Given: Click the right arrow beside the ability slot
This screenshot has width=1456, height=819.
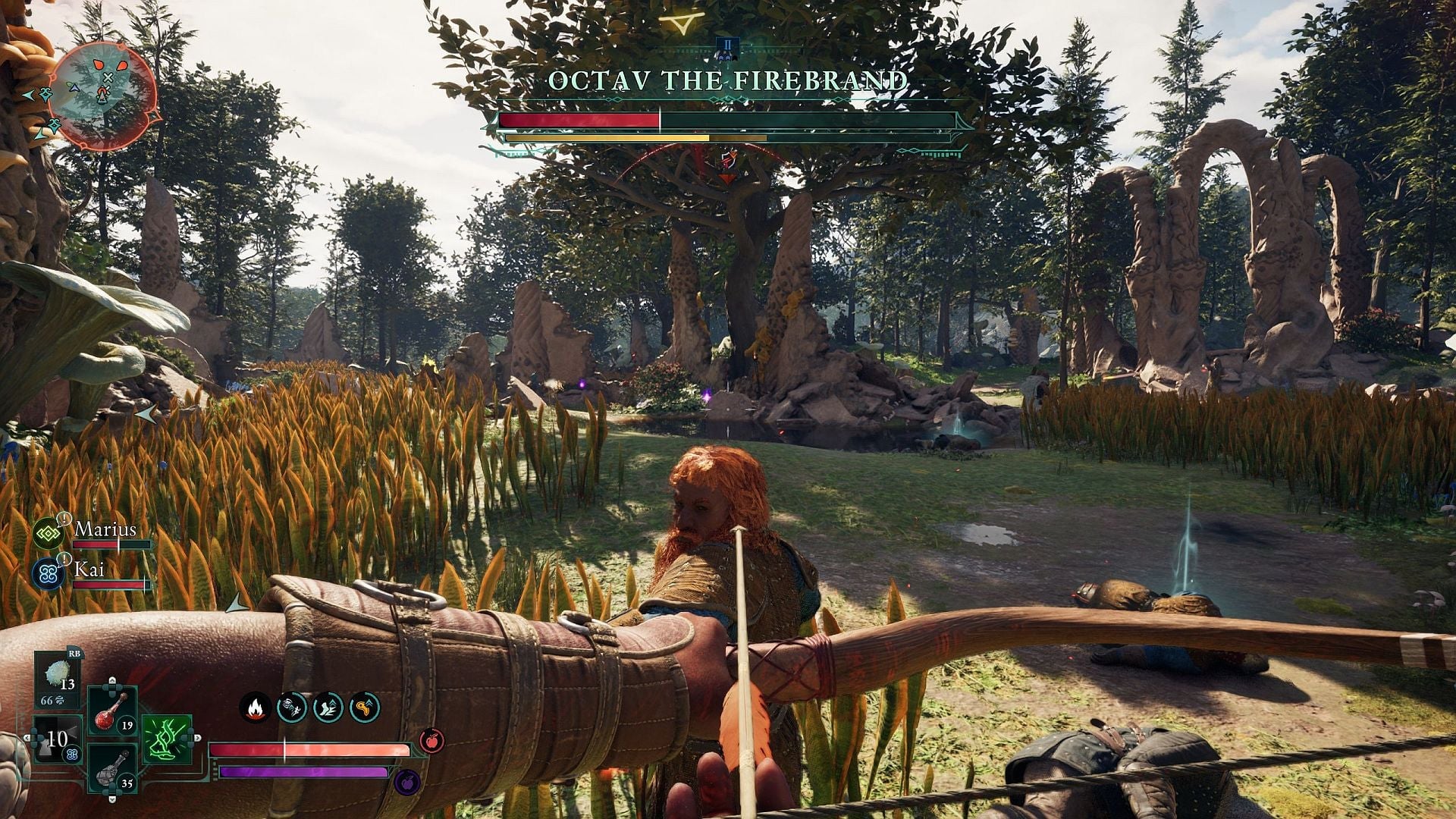Looking at the screenshot, I should pos(197,736).
